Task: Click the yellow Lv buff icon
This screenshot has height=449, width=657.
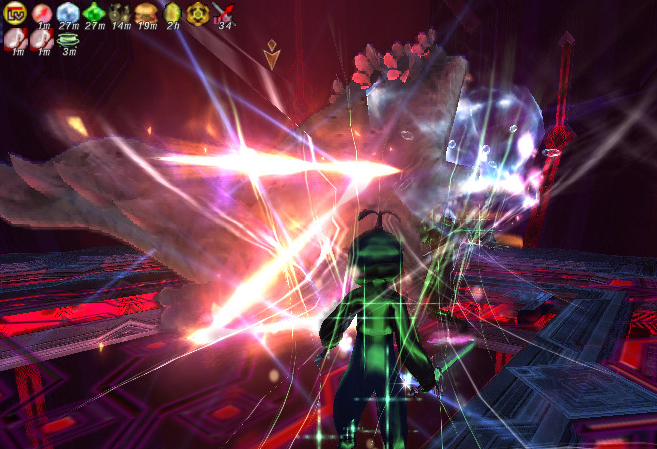Action: click(15, 12)
